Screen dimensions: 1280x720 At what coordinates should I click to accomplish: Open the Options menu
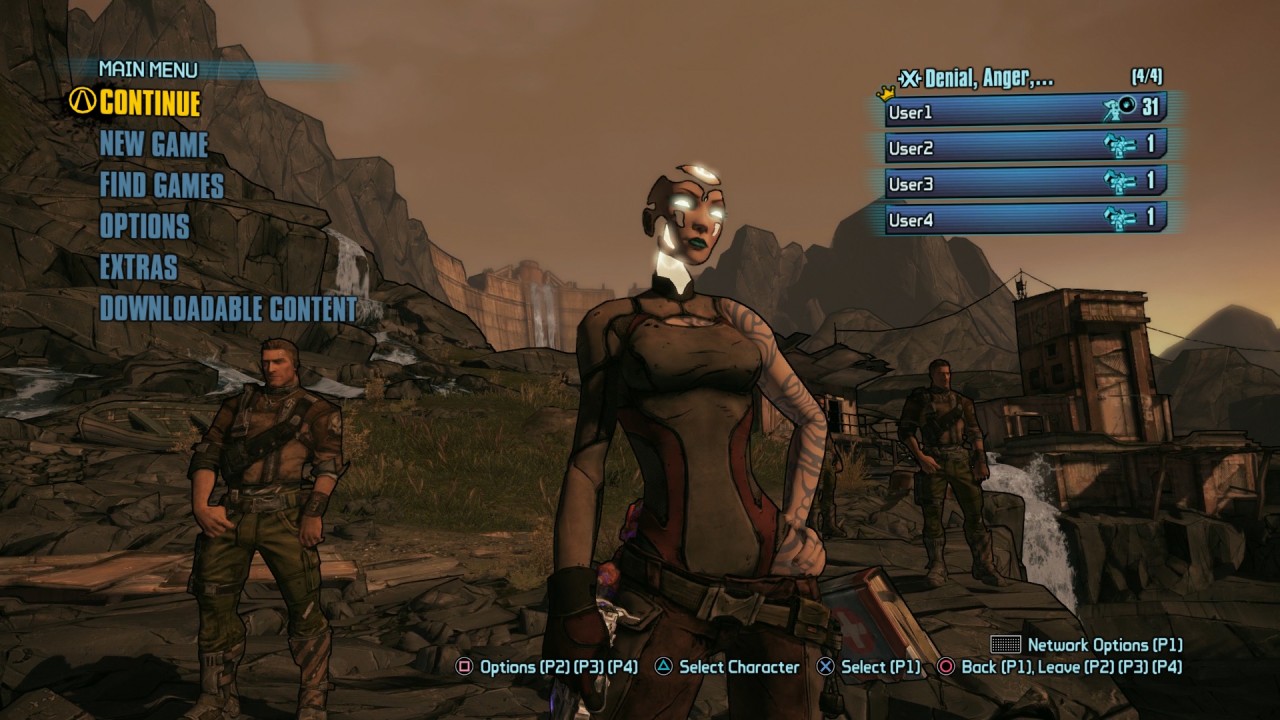pos(144,227)
